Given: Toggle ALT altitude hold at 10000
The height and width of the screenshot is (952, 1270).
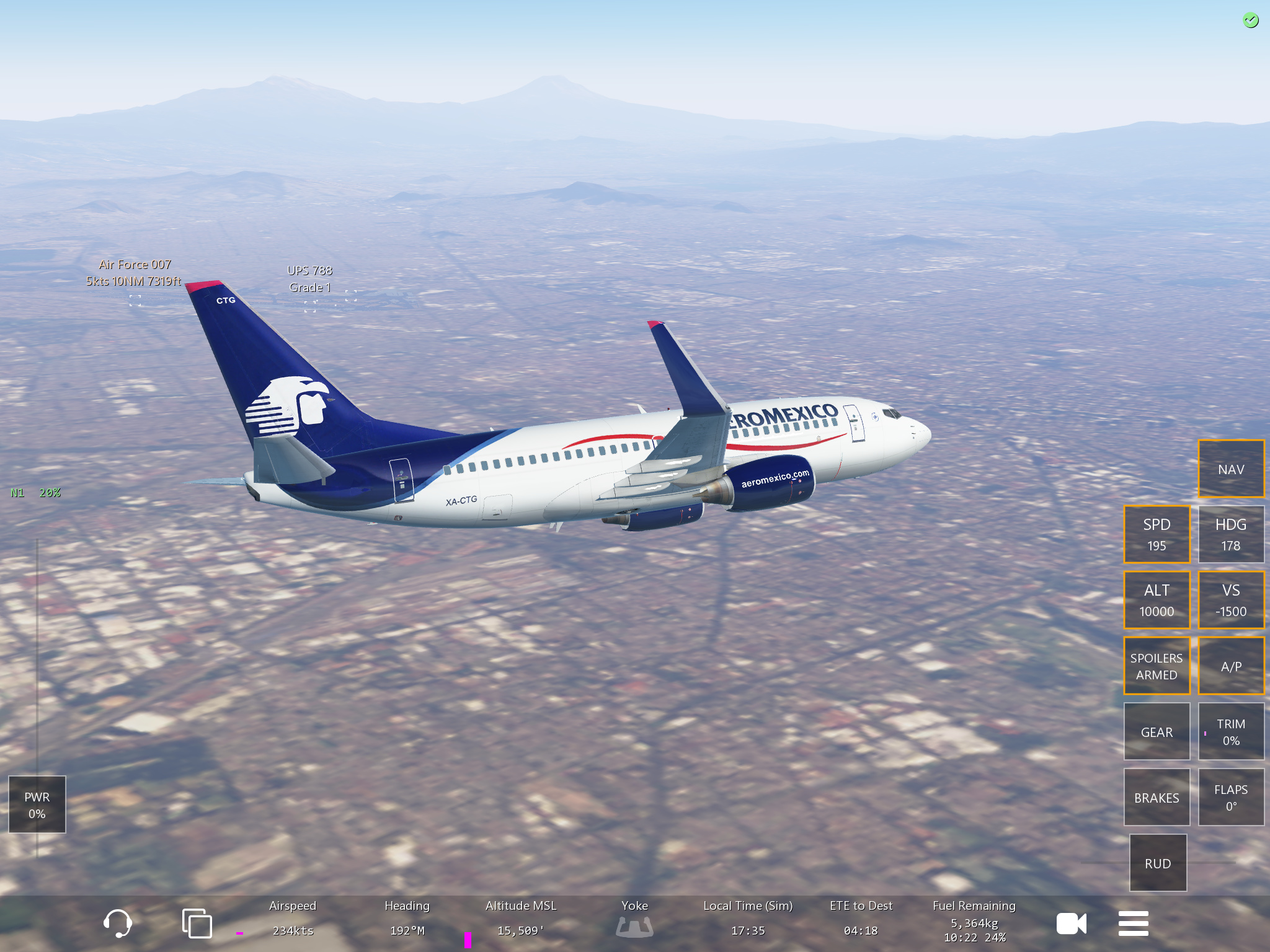Looking at the screenshot, I should pyautogui.click(x=1157, y=600).
